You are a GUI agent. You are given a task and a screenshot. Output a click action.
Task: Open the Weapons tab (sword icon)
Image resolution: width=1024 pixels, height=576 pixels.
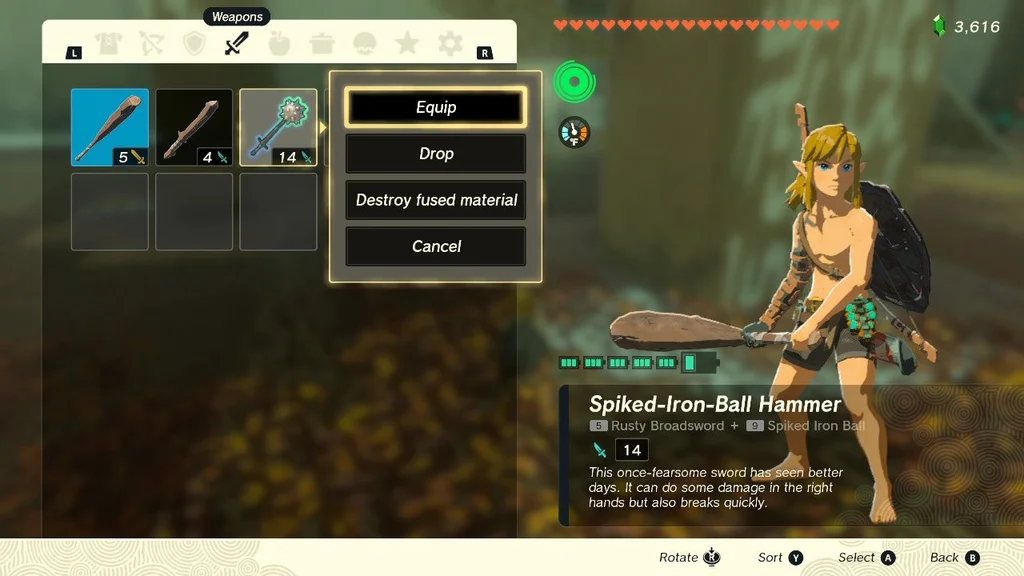coord(237,44)
